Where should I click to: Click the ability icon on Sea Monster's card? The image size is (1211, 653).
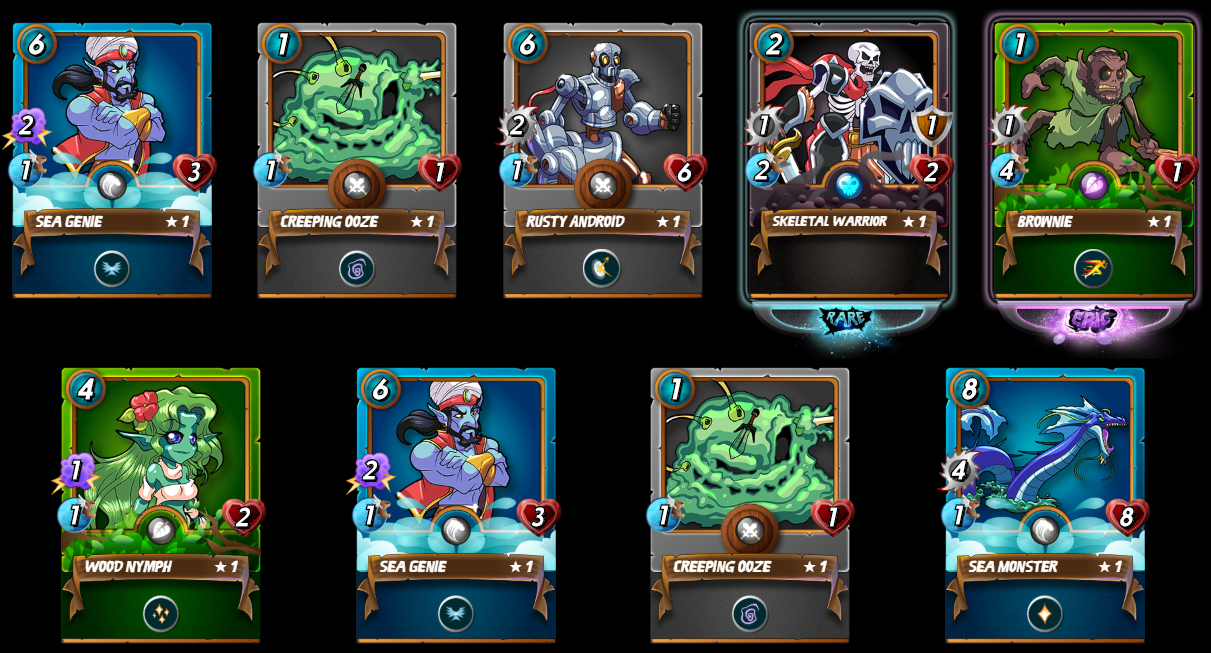coord(1044,613)
